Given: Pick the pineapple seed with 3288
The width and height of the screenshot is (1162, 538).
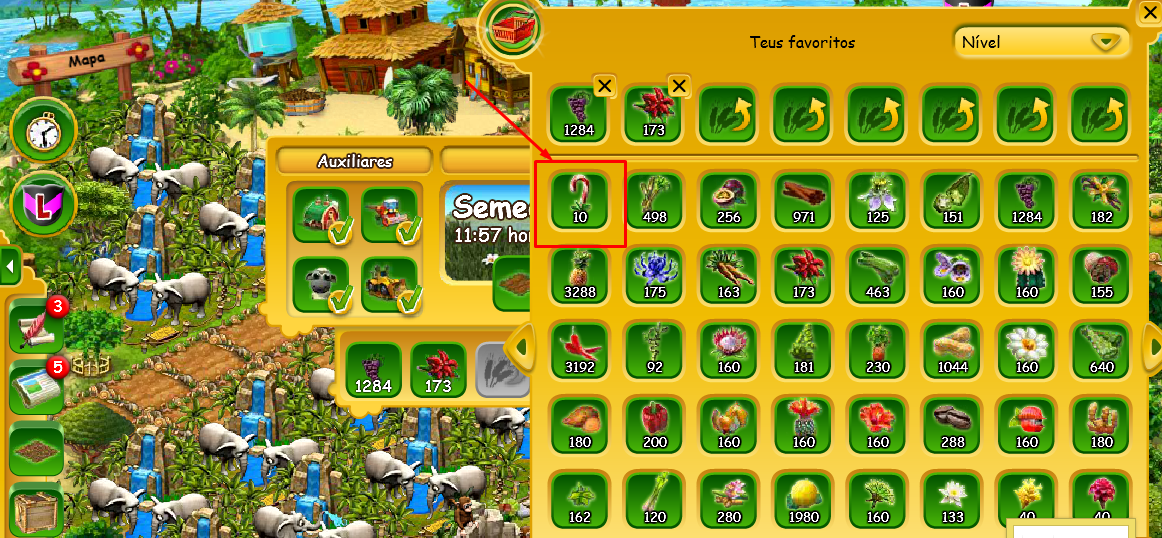Looking at the screenshot, I should tap(581, 273).
